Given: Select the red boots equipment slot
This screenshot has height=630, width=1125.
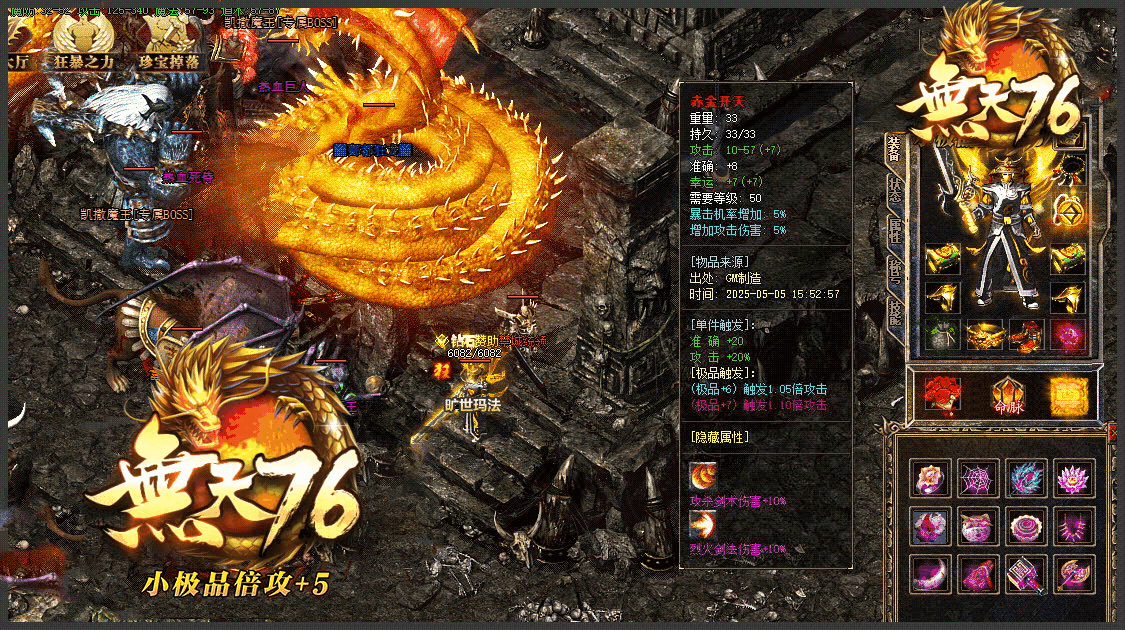Looking at the screenshot, I should tap(1027, 335).
